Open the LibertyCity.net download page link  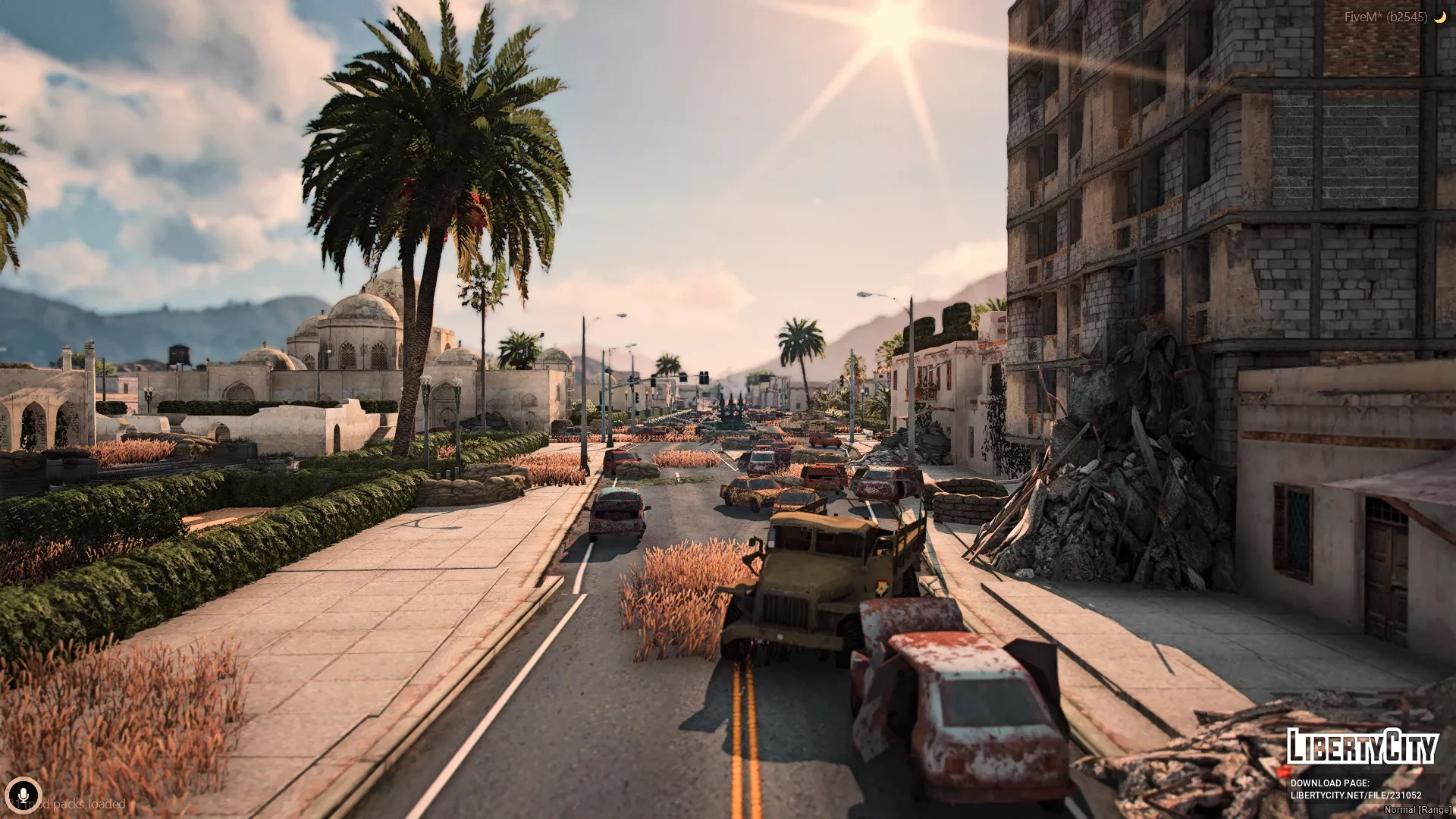[x=1345, y=795]
